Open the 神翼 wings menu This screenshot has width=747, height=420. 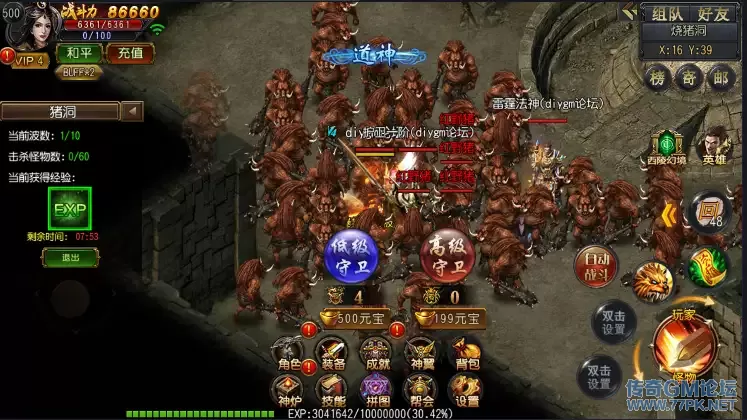[420, 353]
